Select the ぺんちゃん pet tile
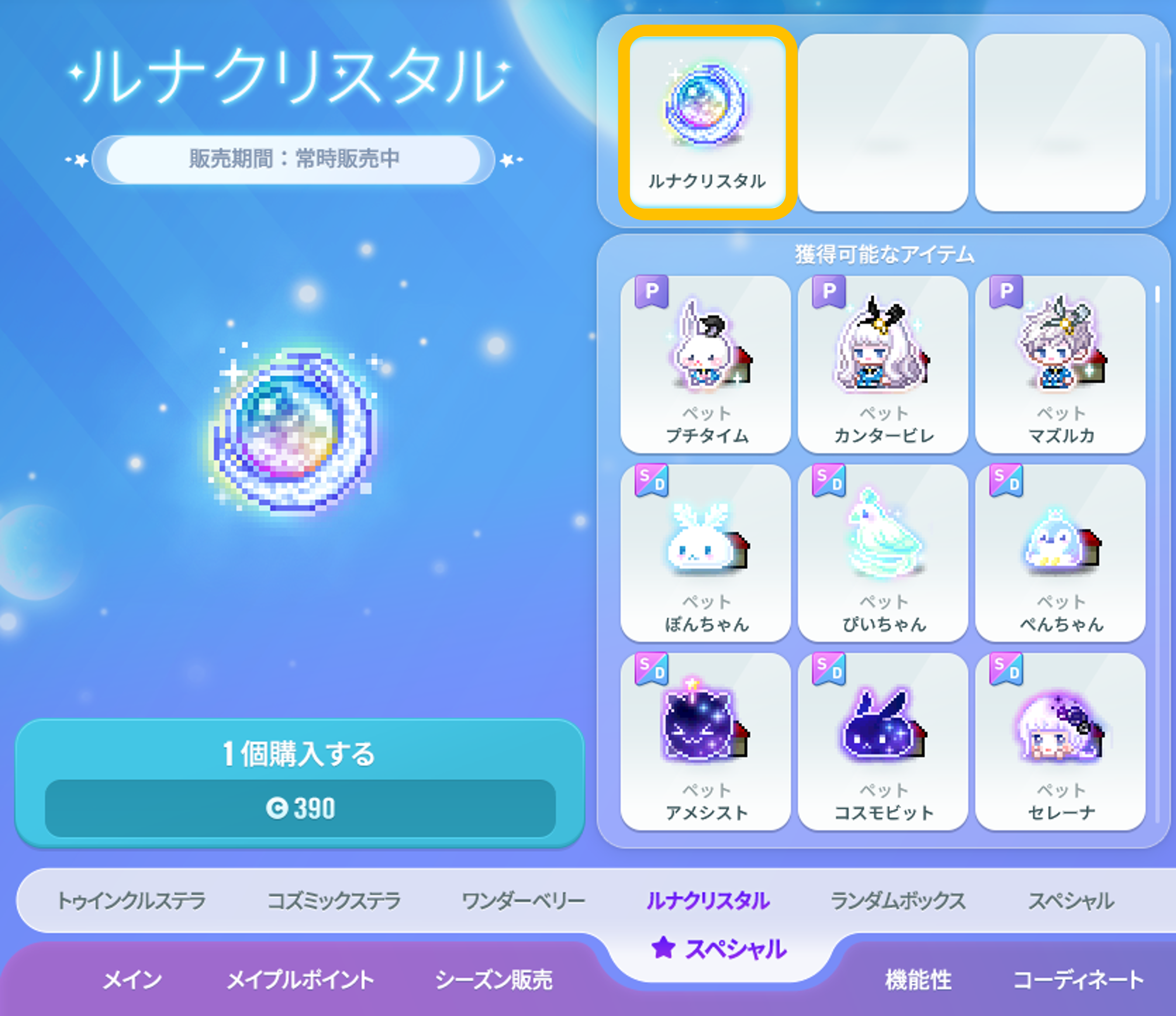This screenshot has width=1176, height=1016. click(x=1060, y=553)
